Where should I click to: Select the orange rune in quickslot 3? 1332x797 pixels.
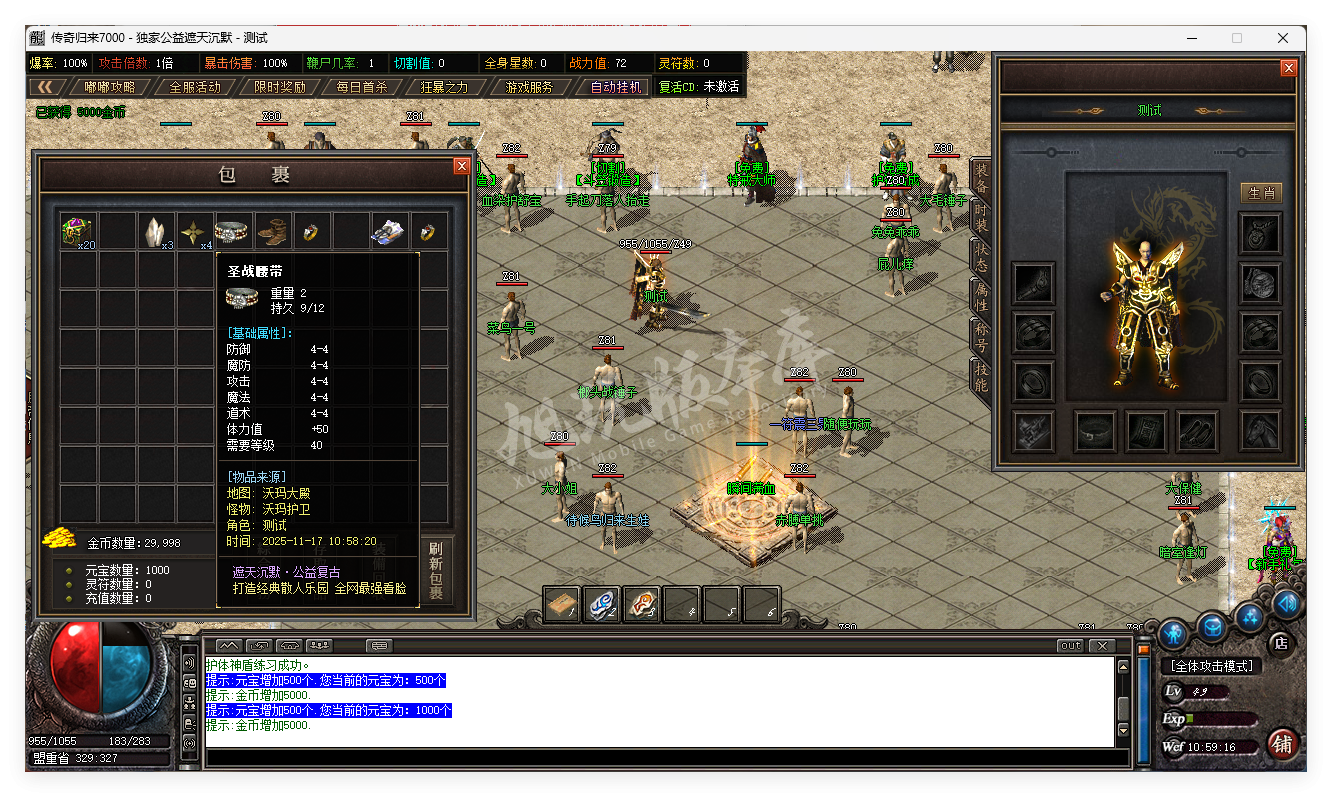coord(642,604)
